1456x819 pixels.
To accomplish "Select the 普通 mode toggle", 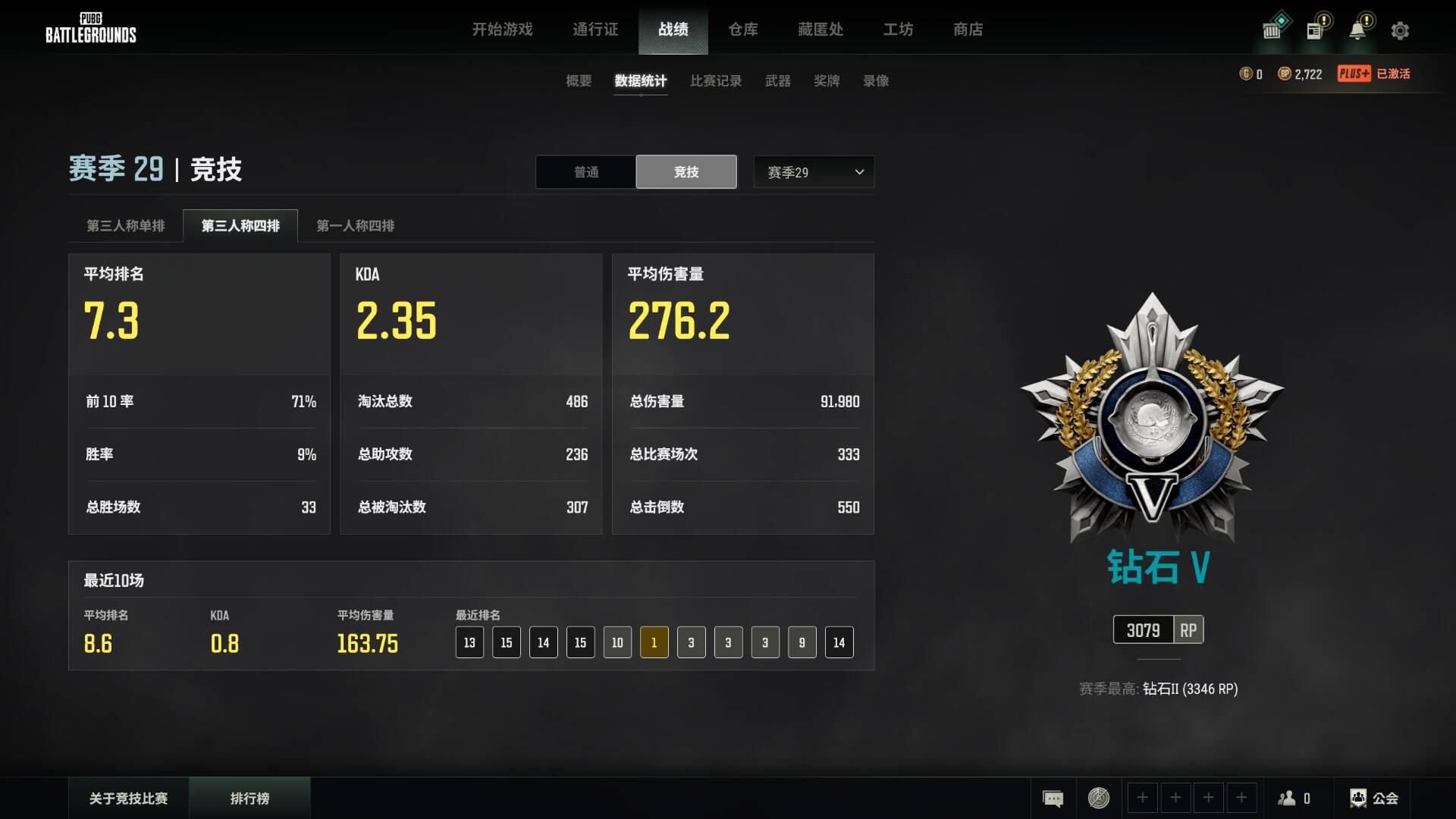I will click(x=585, y=171).
